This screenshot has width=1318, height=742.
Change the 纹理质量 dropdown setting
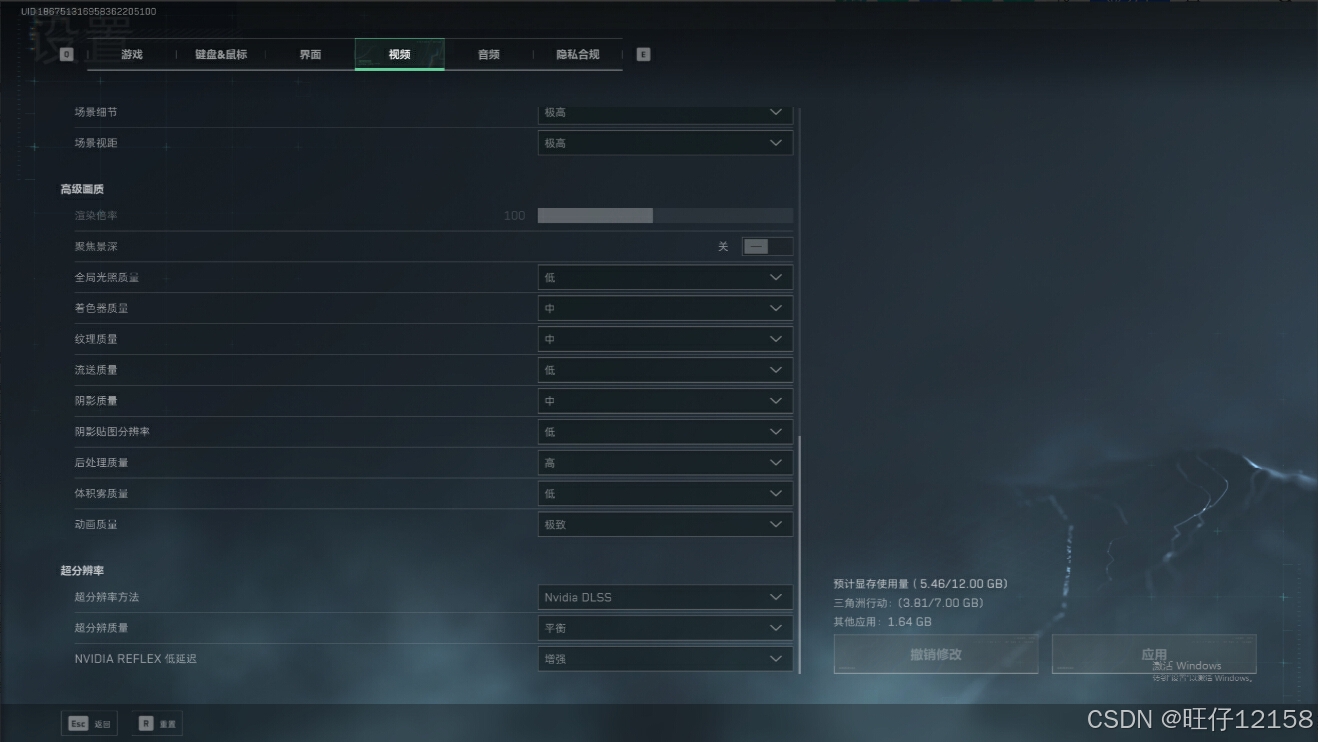point(665,340)
